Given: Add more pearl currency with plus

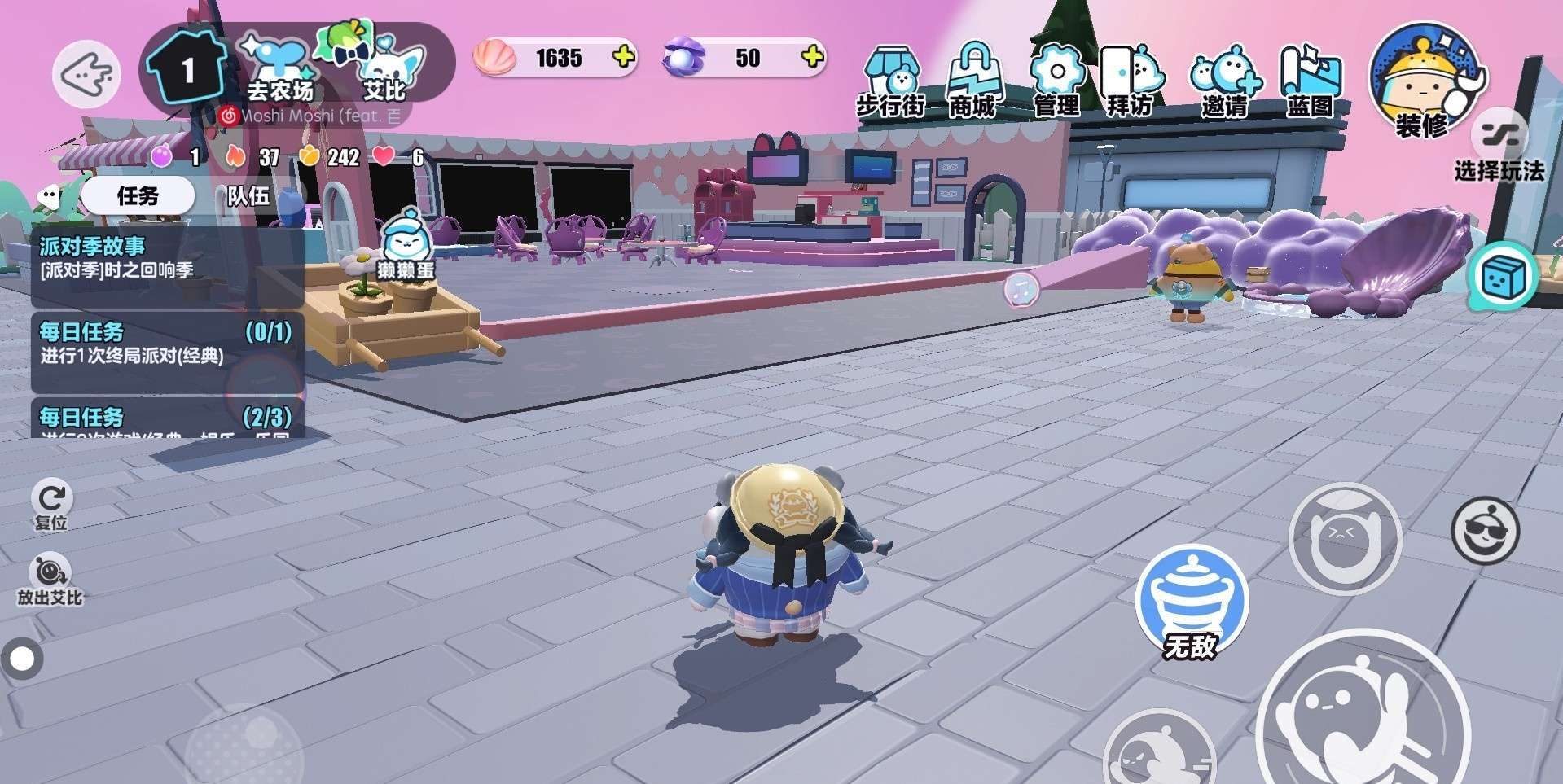Looking at the screenshot, I should tap(812, 57).
